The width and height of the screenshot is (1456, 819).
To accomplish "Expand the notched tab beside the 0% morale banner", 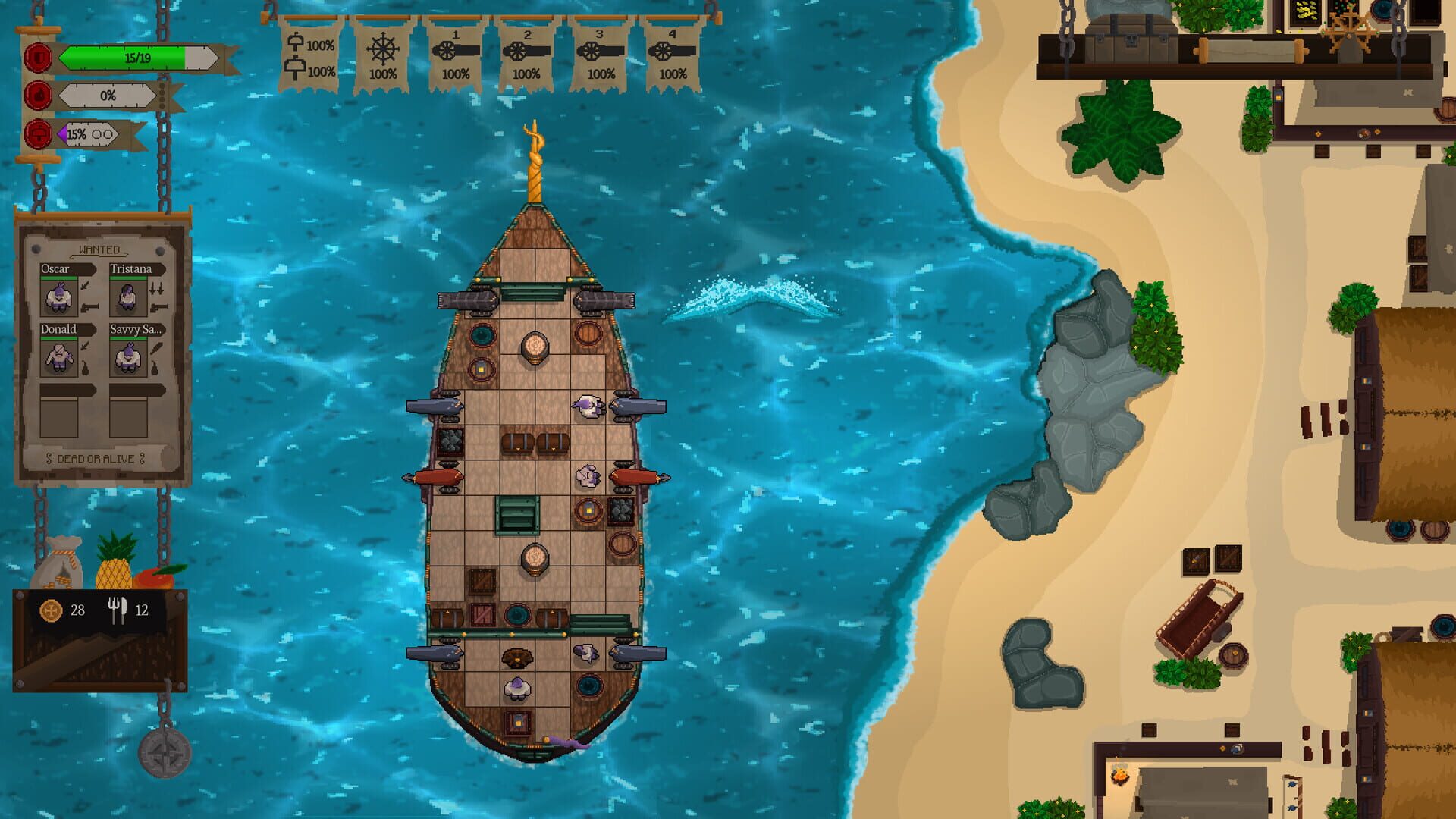I will 162,96.
